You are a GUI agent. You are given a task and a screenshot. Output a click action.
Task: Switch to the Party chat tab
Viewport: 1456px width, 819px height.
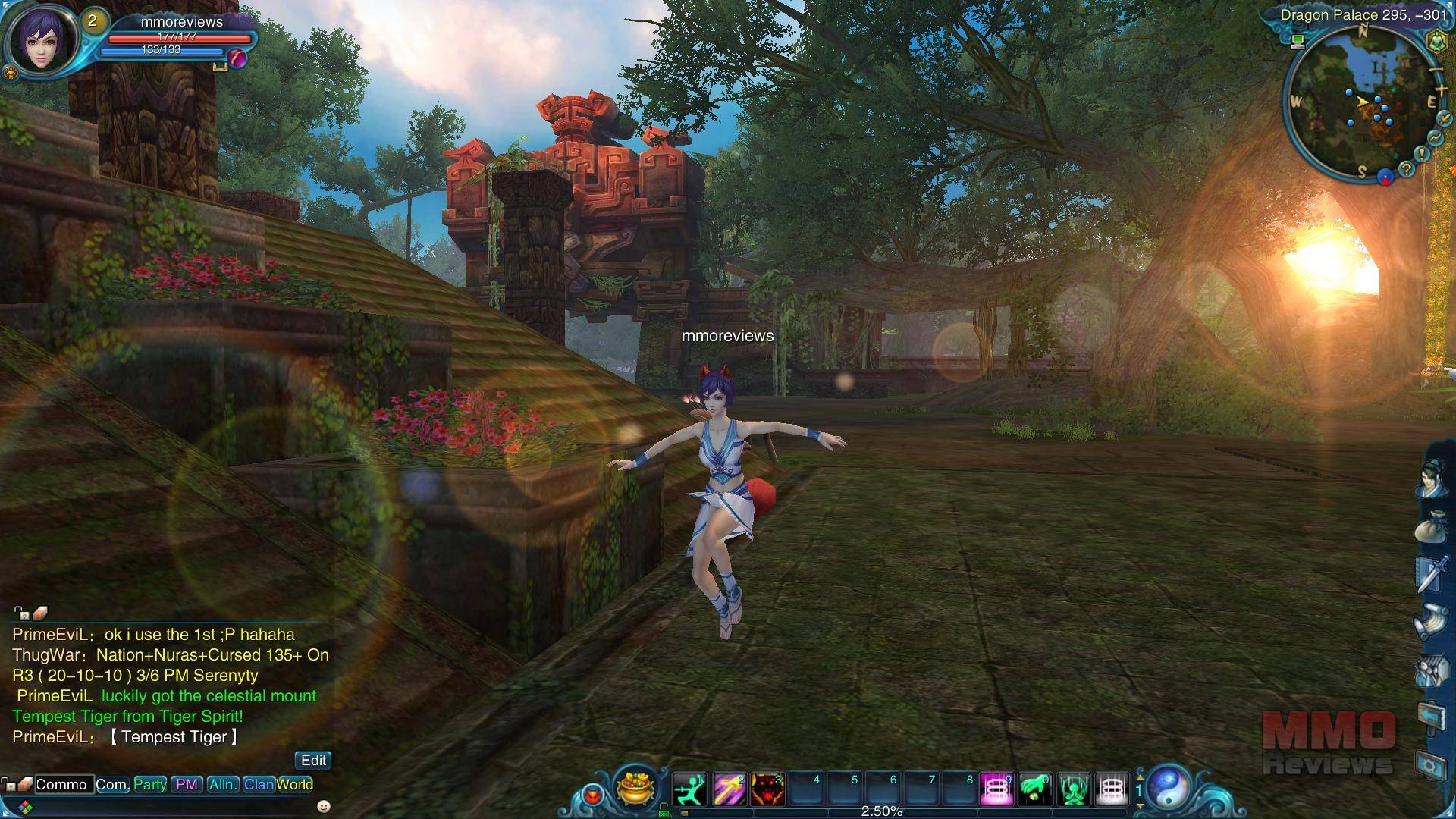point(150,784)
